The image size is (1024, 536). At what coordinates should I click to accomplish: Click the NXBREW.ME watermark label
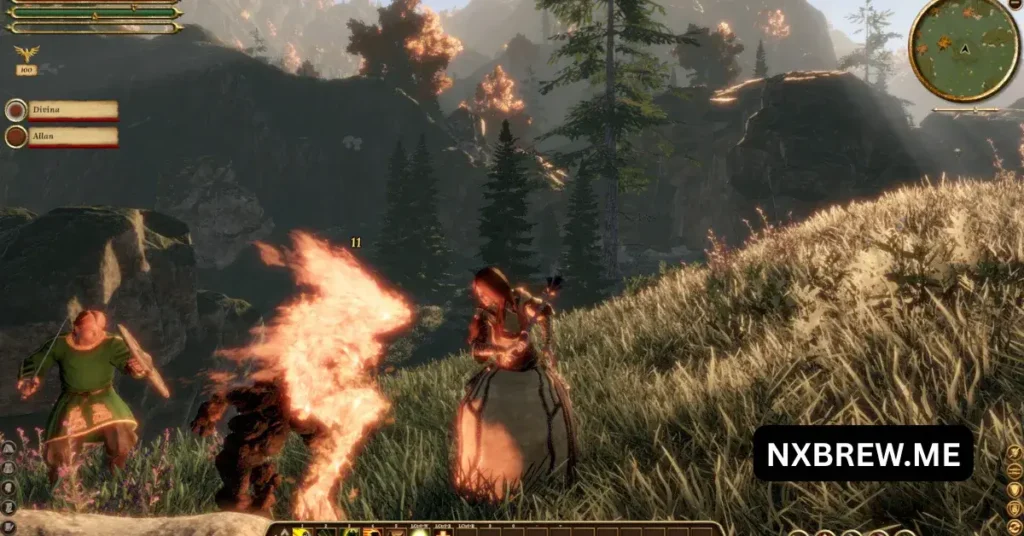click(x=862, y=453)
